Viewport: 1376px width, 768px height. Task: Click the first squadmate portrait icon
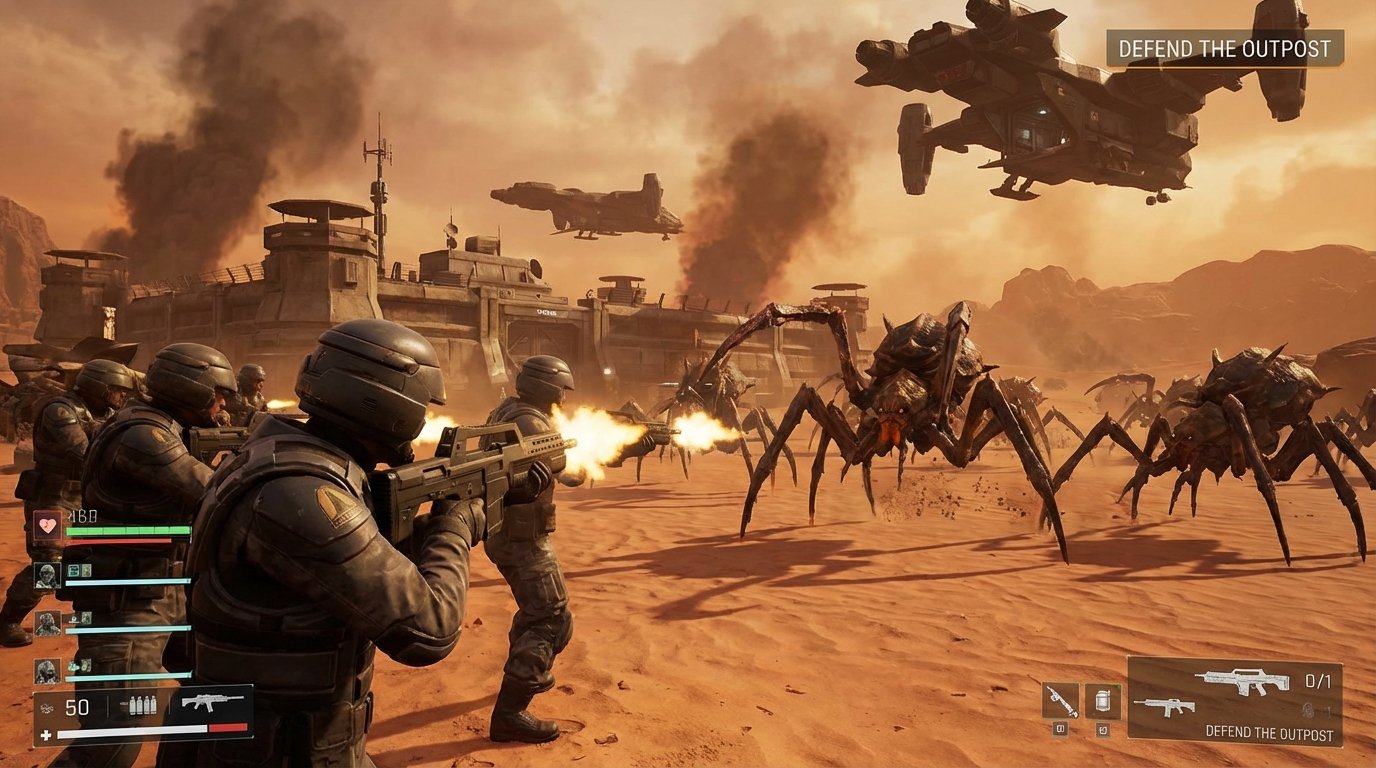click(48, 573)
